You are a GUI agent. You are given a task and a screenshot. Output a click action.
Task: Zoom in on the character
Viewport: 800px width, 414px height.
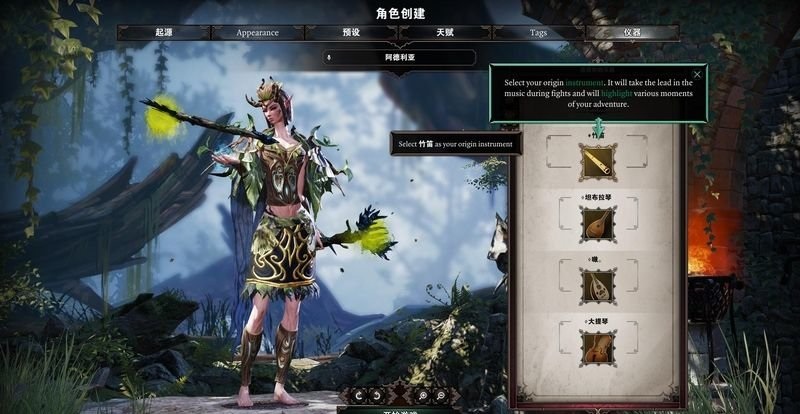tap(424, 395)
